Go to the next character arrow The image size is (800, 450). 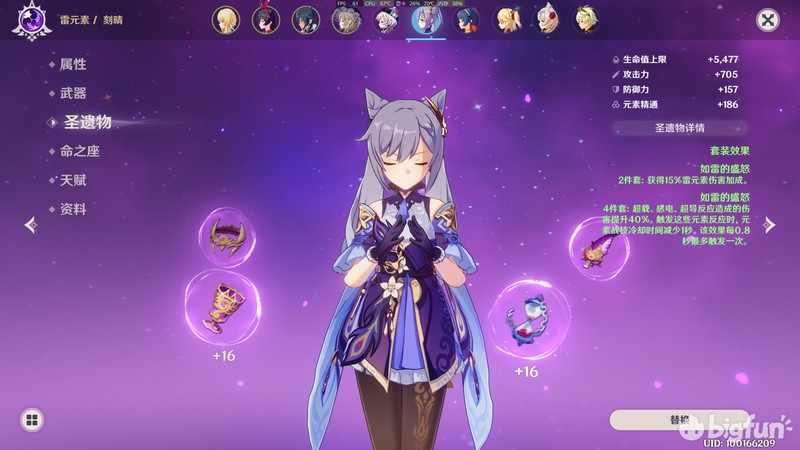click(x=770, y=225)
